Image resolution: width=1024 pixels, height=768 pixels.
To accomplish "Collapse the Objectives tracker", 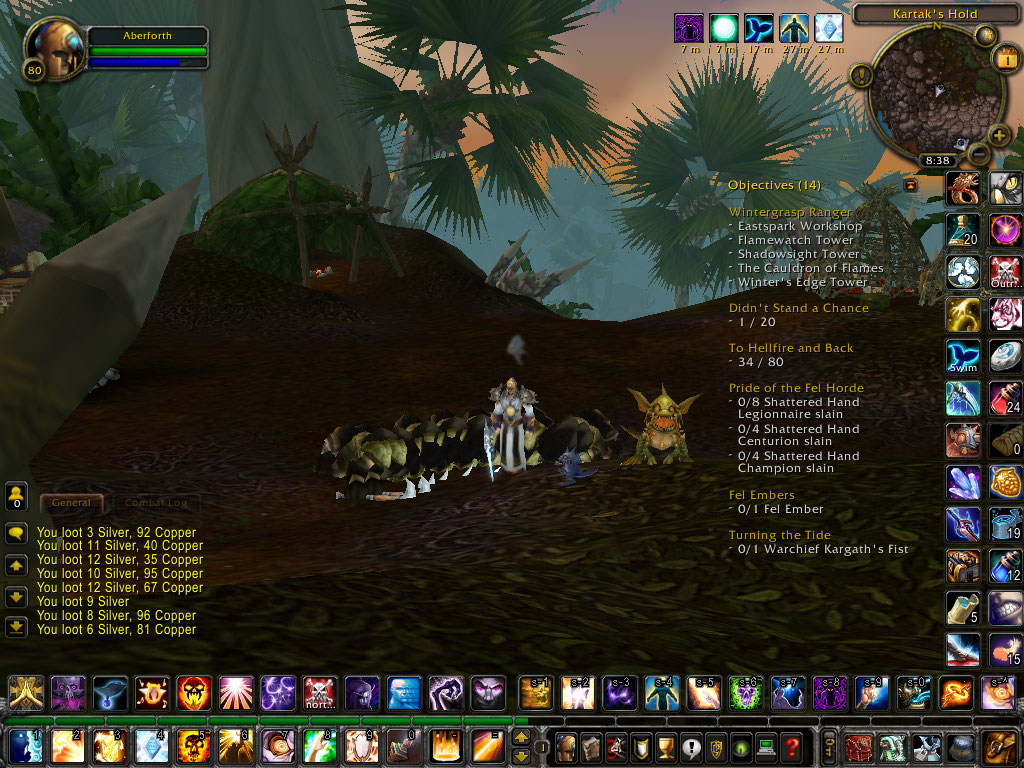I will click(x=910, y=185).
